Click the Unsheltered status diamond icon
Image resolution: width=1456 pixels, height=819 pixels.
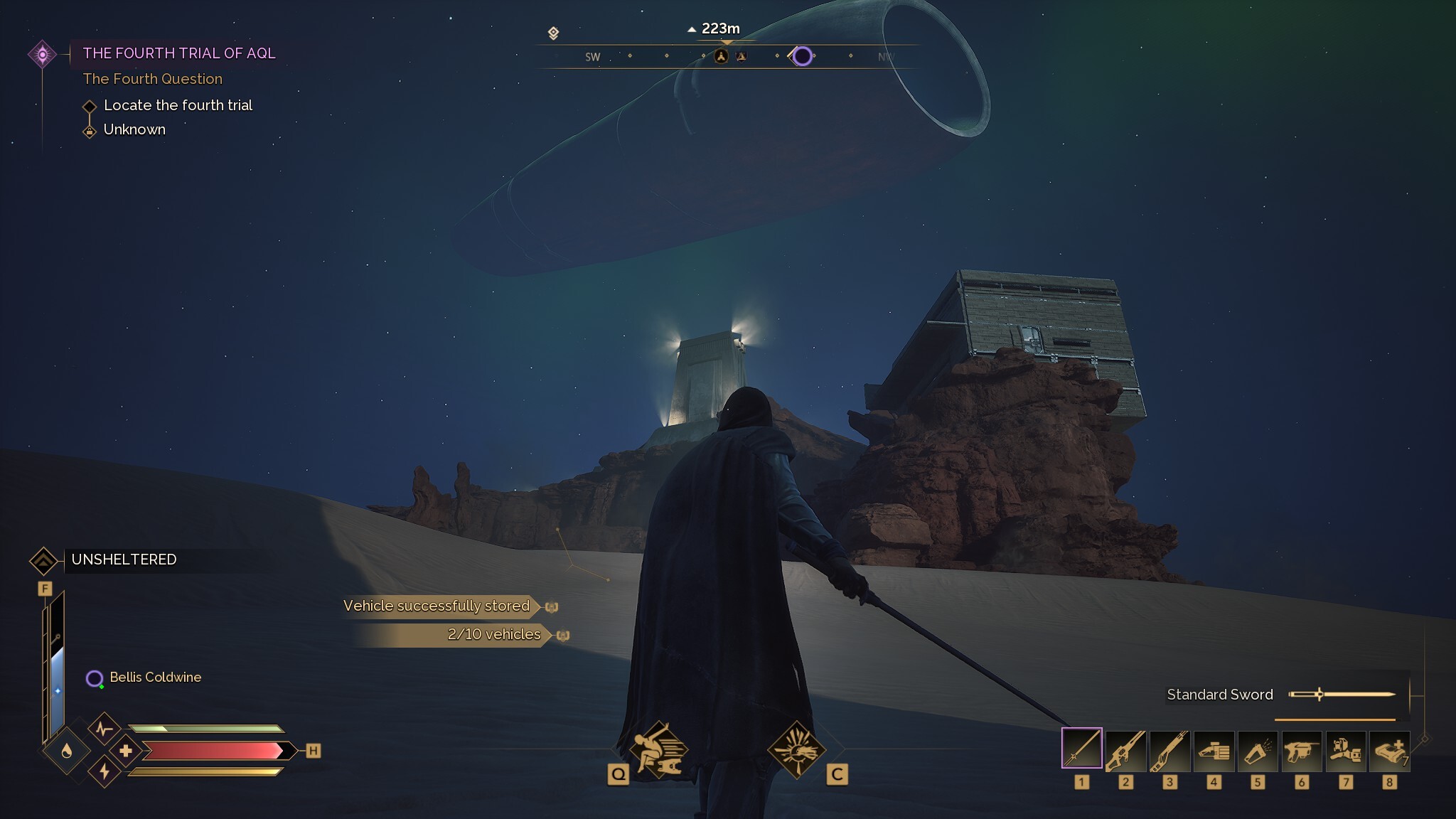coord(45,560)
